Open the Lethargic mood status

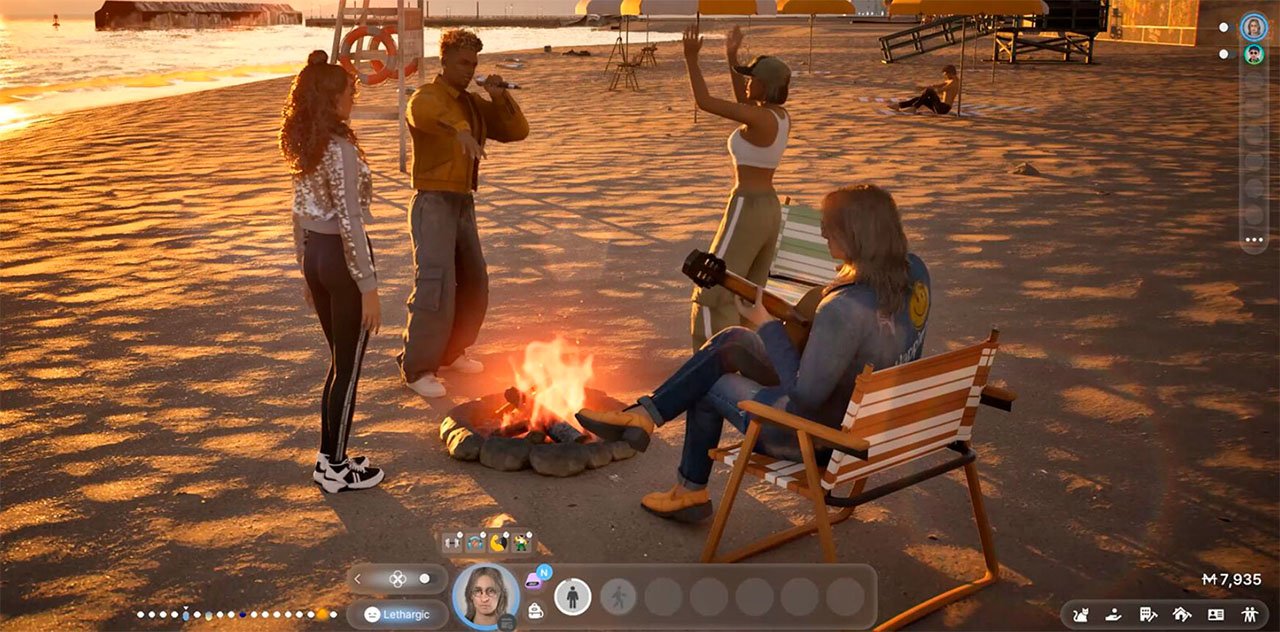tap(397, 614)
